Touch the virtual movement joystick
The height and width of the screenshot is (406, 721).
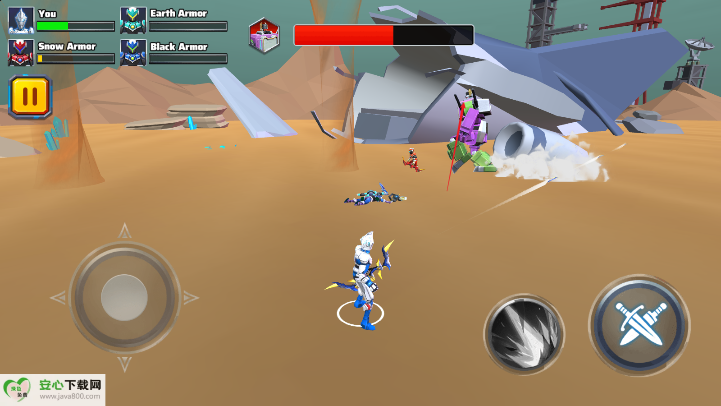124,297
